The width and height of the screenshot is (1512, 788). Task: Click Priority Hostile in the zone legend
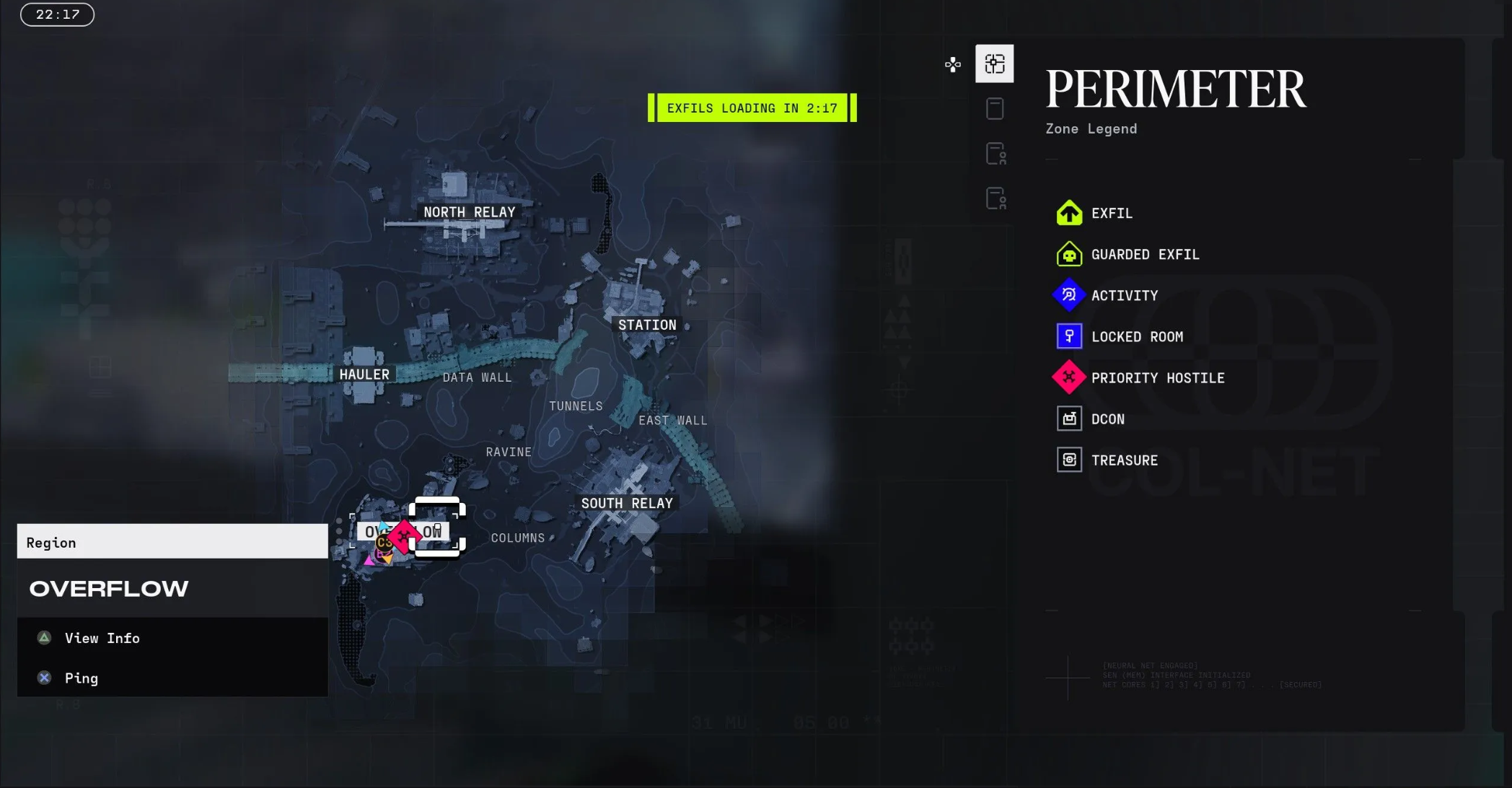(x=1157, y=378)
